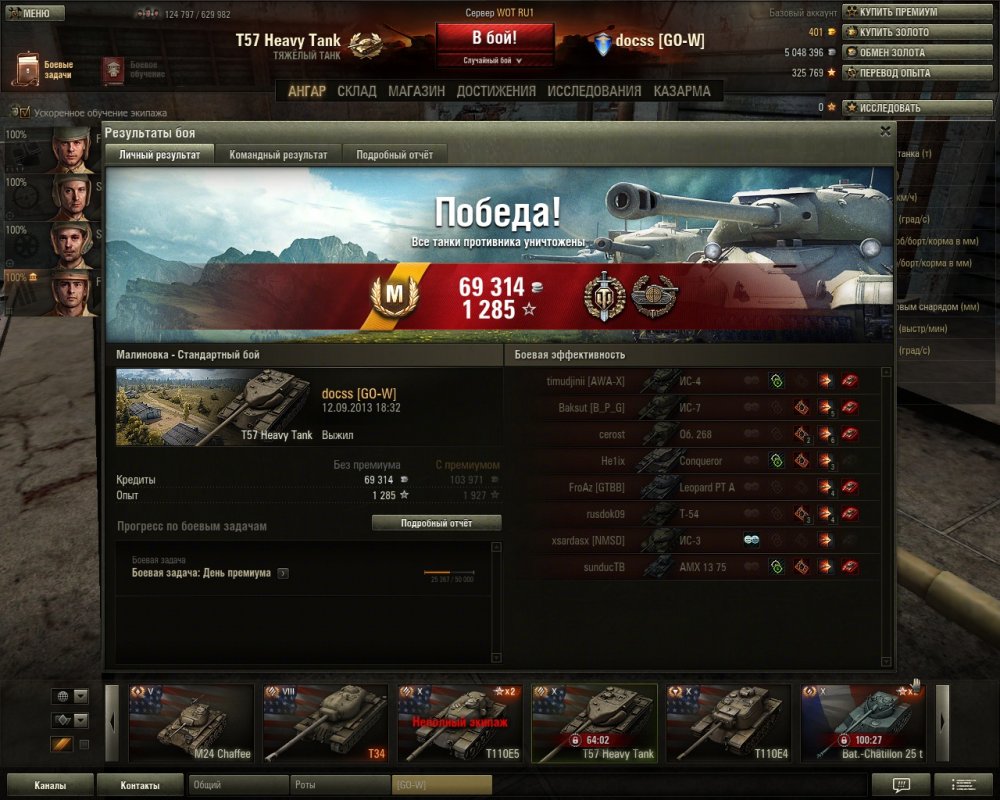Open the Подробный отчёт tab
Viewport: 1000px width, 800px height.
click(x=394, y=155)
